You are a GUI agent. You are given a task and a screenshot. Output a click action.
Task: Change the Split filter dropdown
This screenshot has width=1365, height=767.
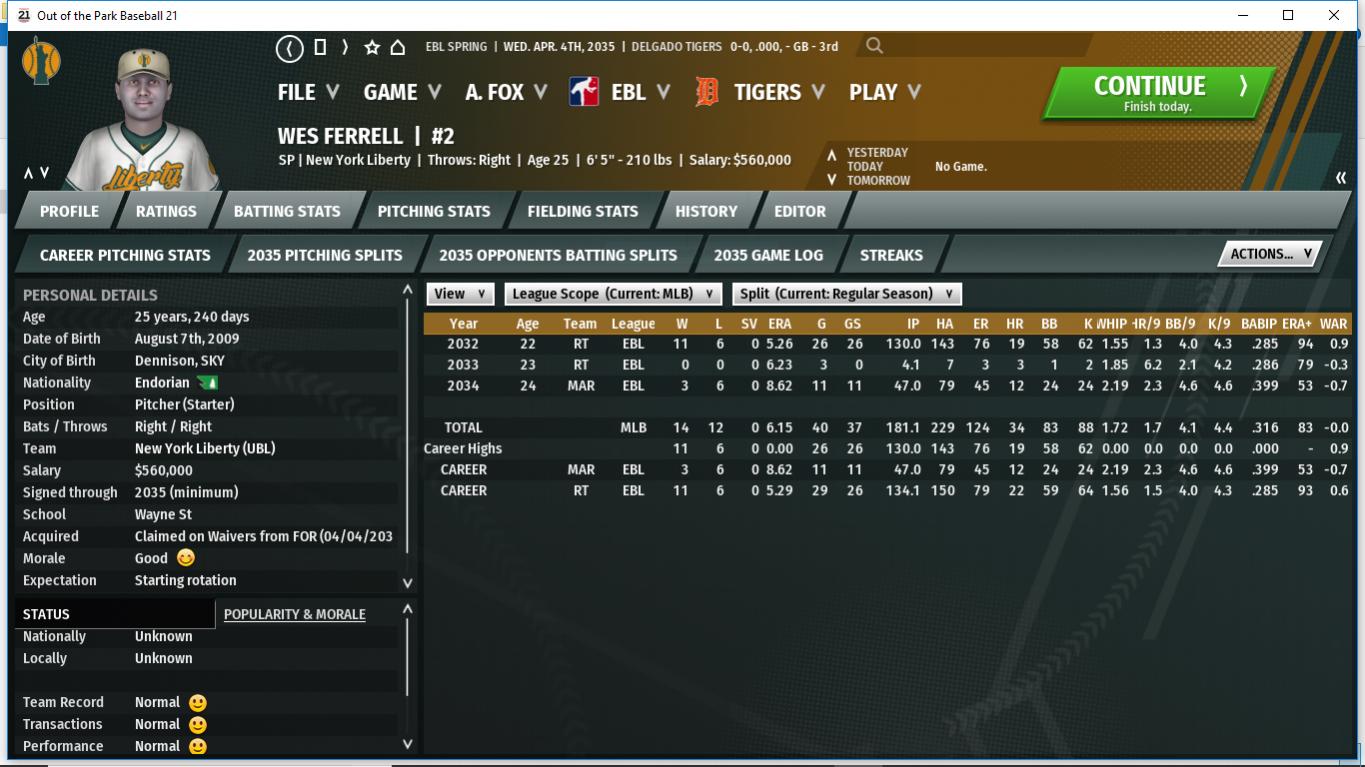(846, 294)
